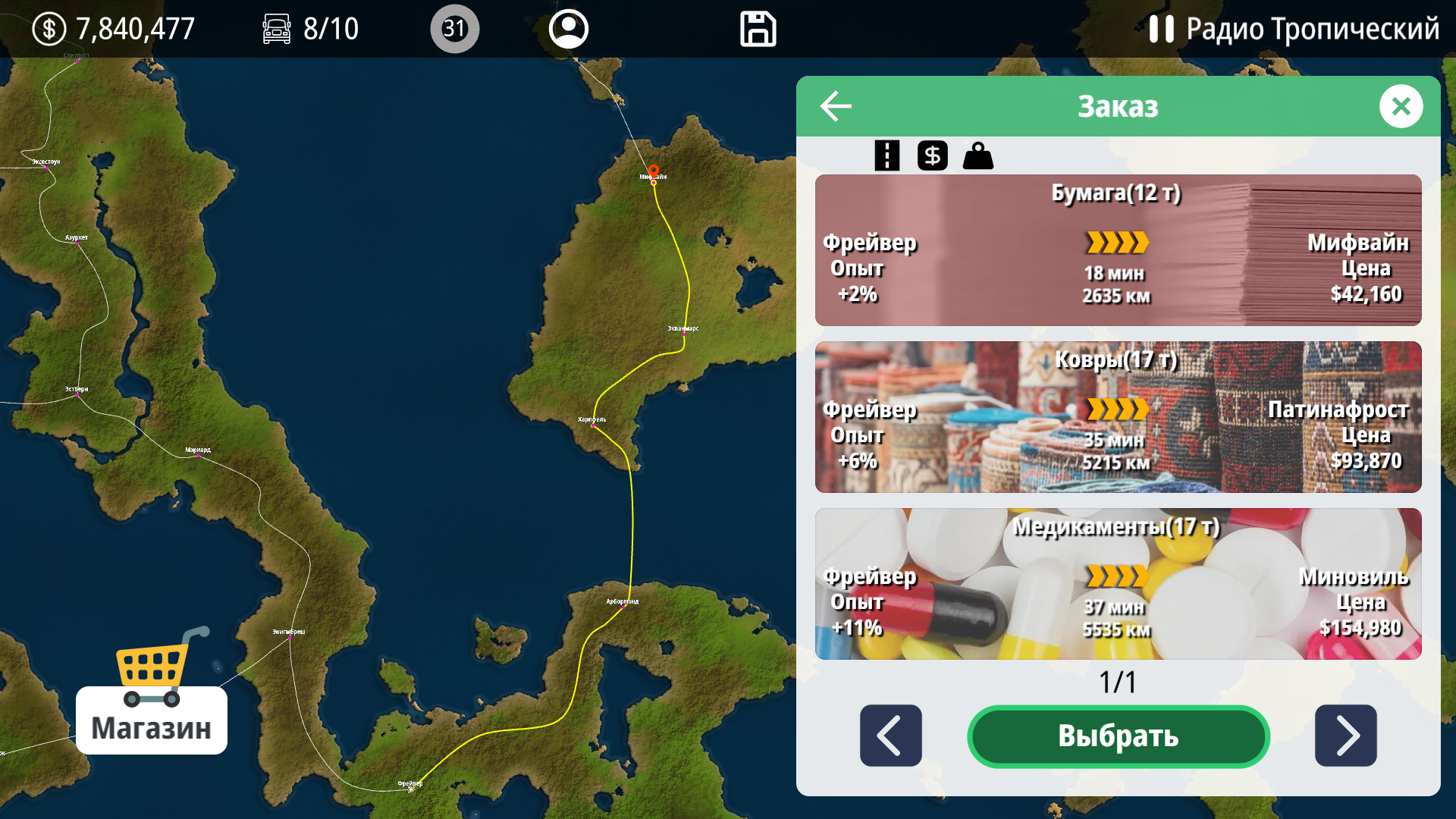Select the Ковры 17 т order card

click(x=1118, y=417)
